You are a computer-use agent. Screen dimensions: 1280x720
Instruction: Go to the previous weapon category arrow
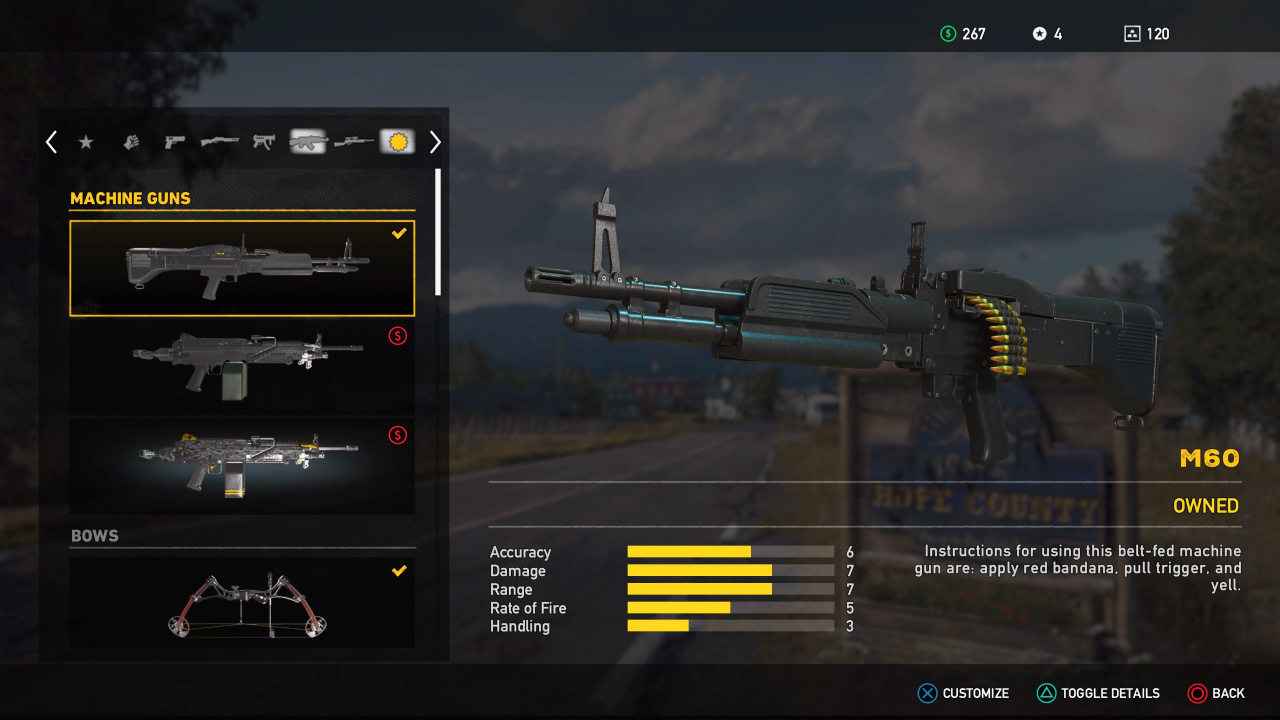pyautogui.click(x=51, y=143)
